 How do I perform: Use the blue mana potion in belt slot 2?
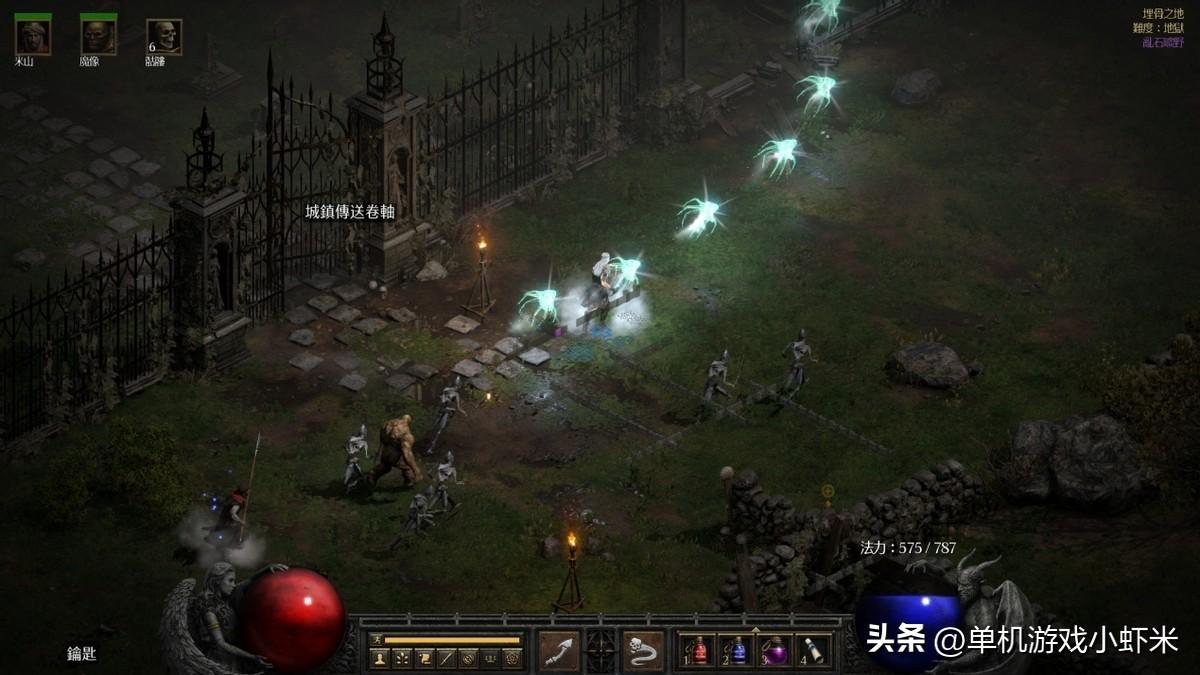click(x=737, y=650)
